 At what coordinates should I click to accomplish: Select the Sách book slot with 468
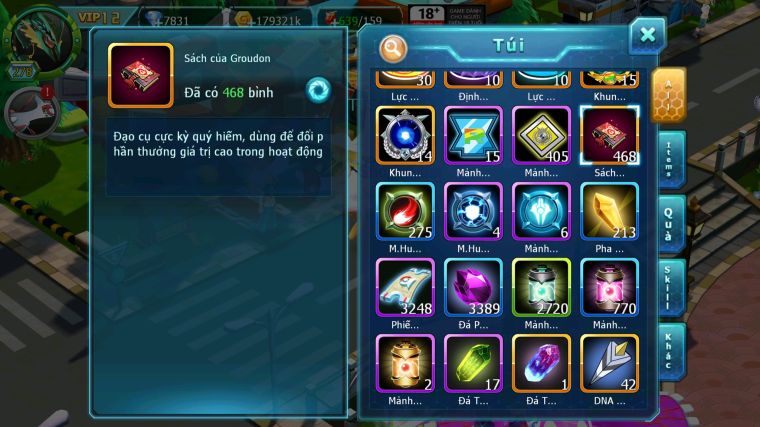click(x=609, y=134)
